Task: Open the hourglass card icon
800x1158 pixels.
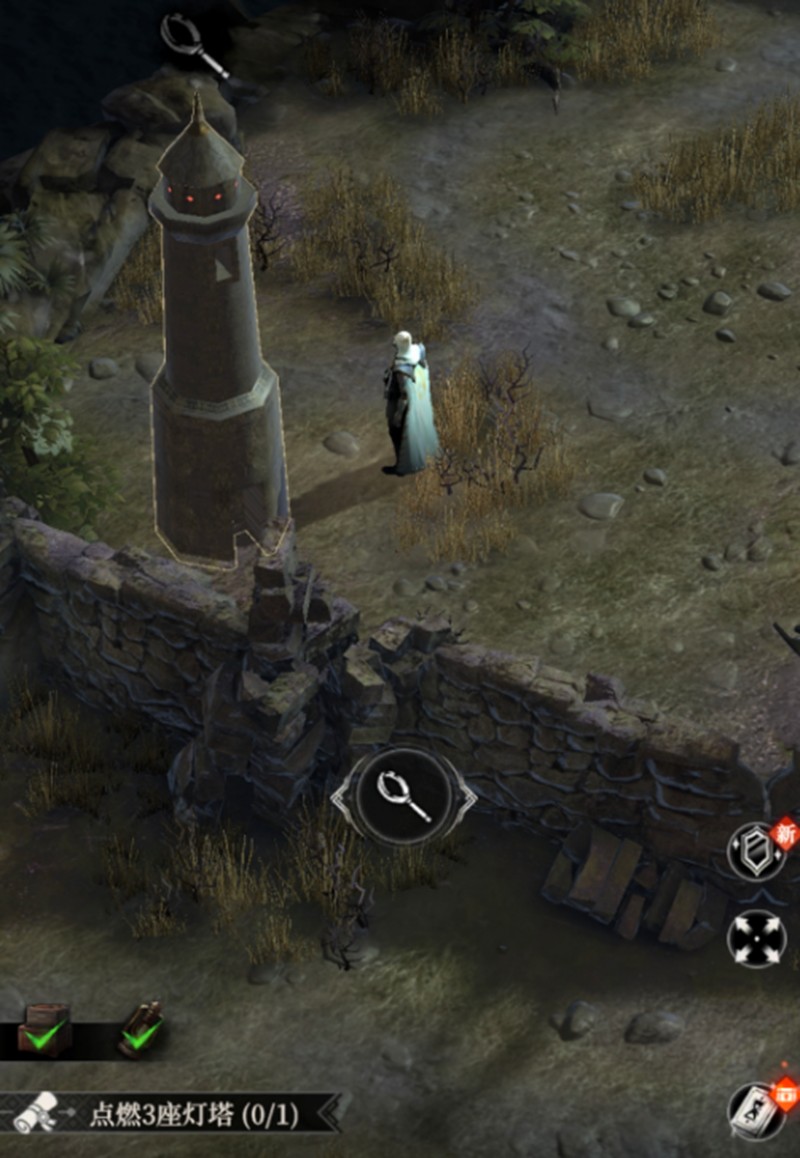Action: click(x=758, y=1110)
